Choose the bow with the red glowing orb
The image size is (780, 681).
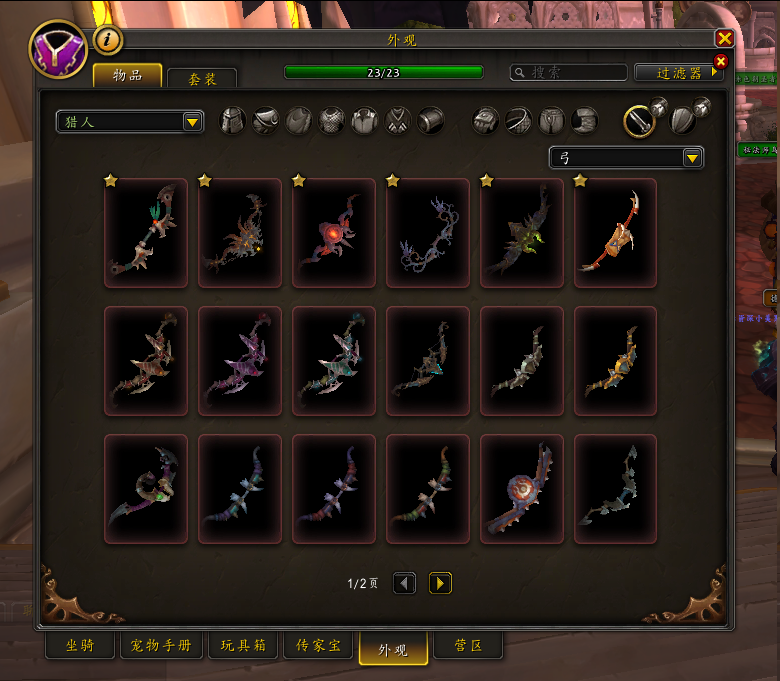pyautogui.click(x=333, y=233)
